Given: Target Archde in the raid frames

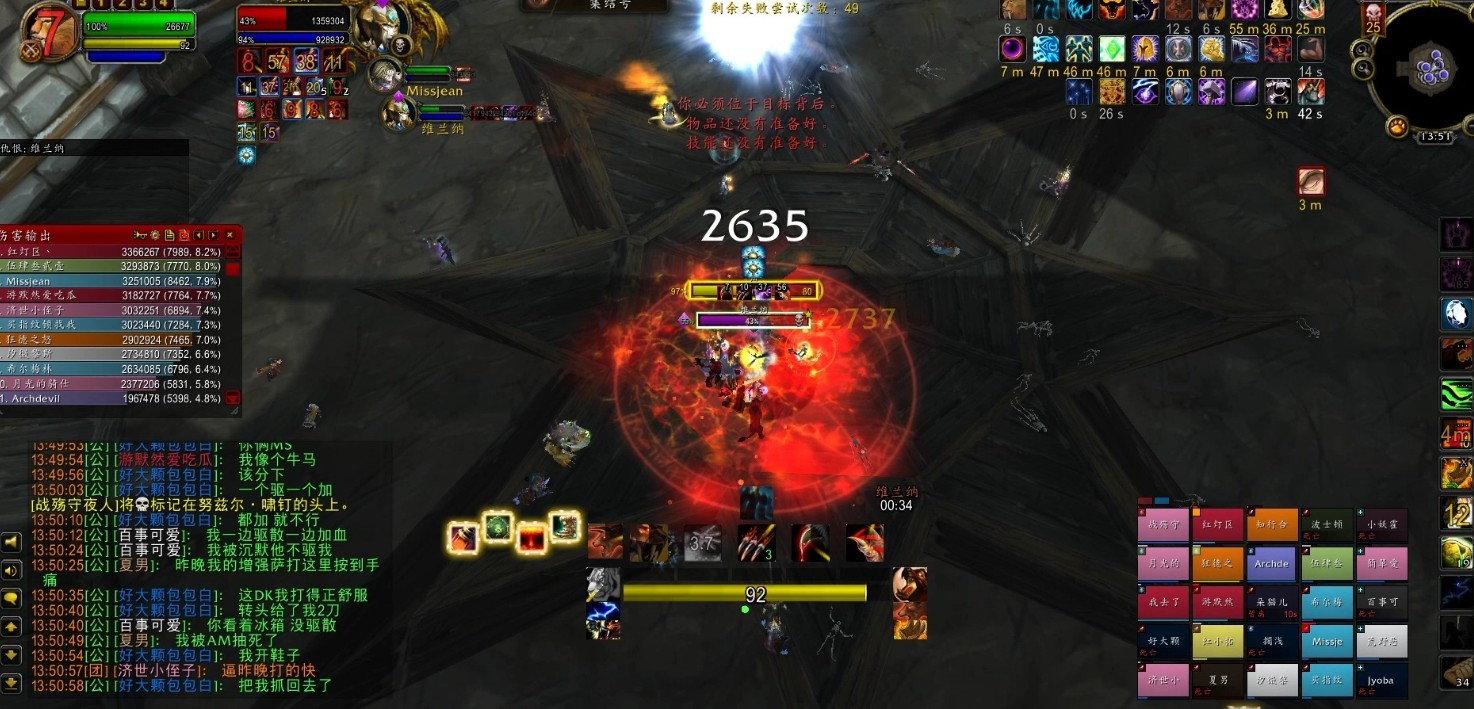Looking at the screenshot, I should (1272, 563).
